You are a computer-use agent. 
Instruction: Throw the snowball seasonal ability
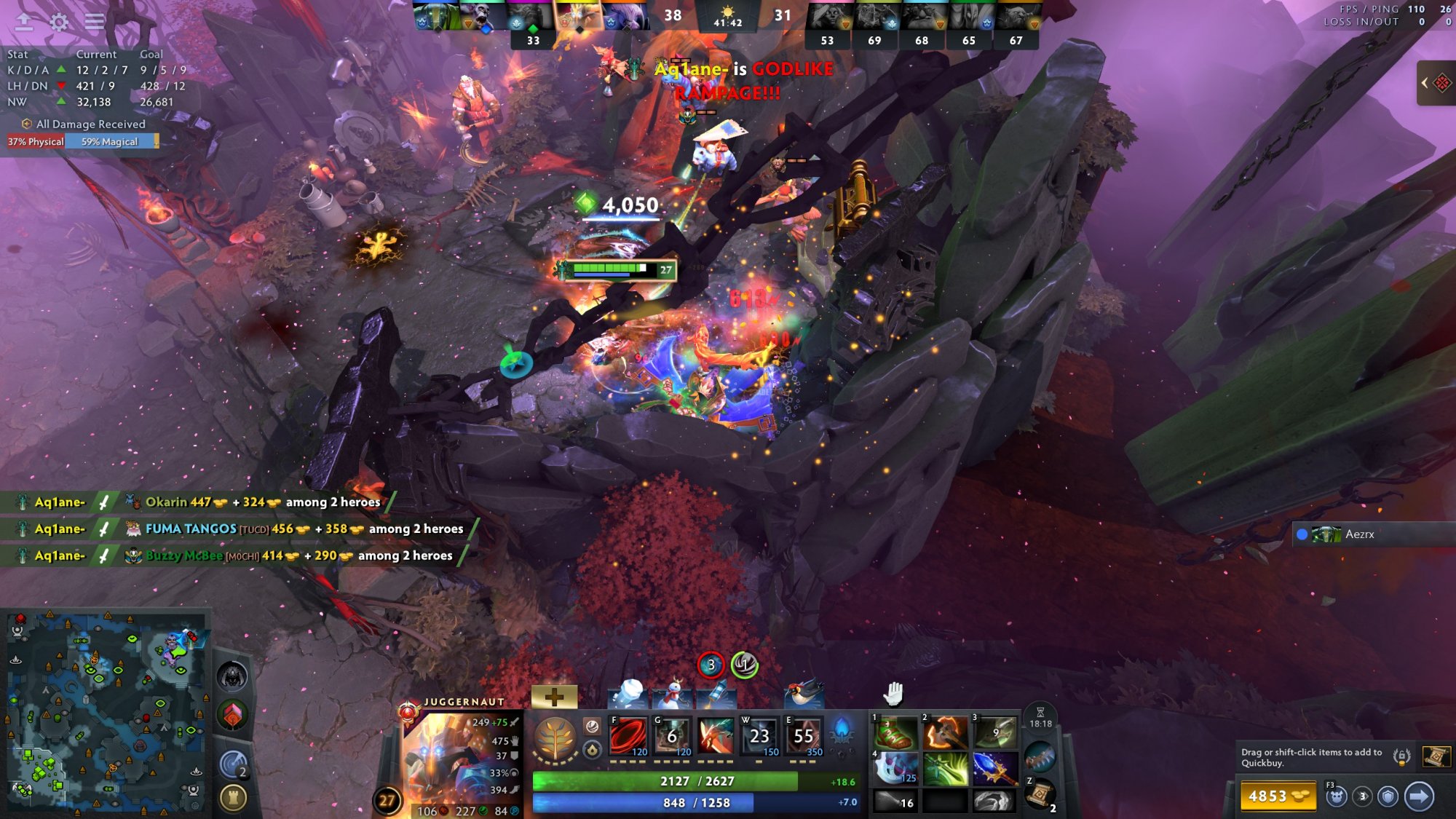(628, 694)
